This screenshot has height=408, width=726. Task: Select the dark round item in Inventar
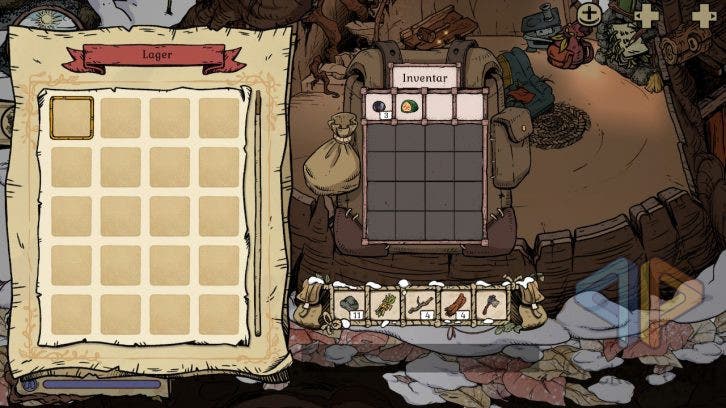coord(381,105)
